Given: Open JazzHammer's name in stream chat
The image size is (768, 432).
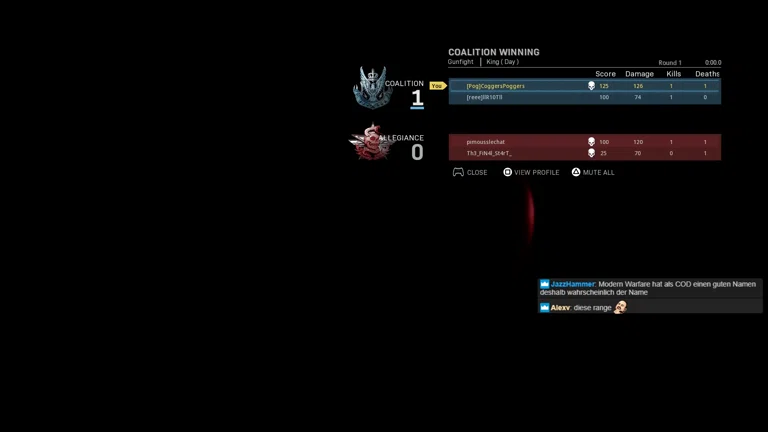Looking at the screenshot, I should point(572,284).
